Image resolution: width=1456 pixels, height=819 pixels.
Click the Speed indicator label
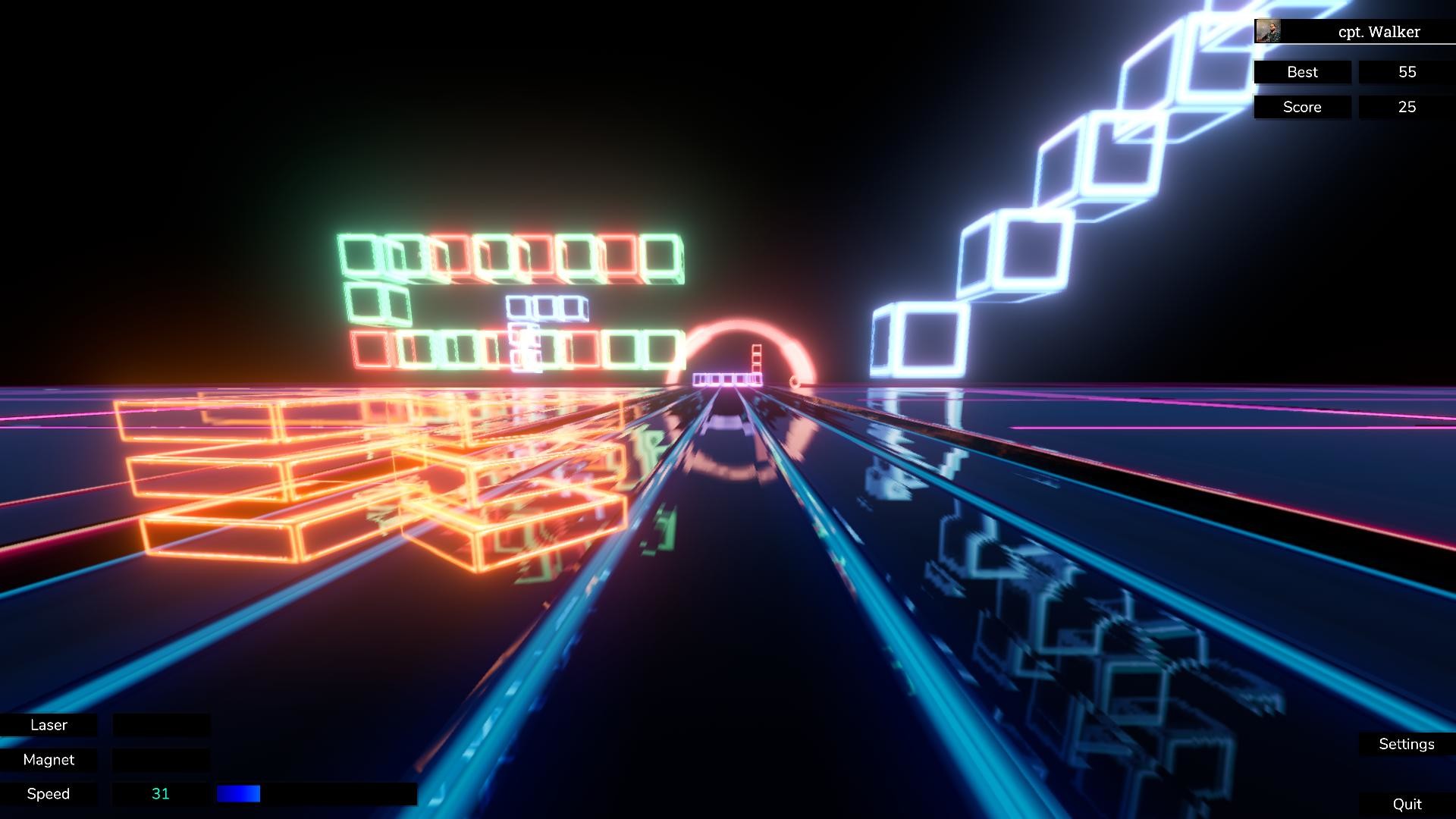48,793
